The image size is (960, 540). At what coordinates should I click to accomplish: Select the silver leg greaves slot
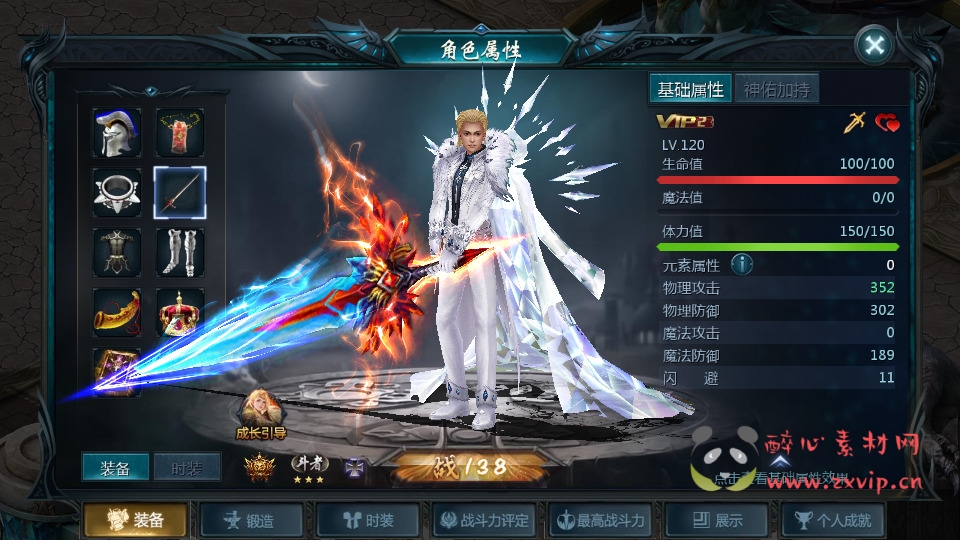pyautogui.click(x=180, y=252)
